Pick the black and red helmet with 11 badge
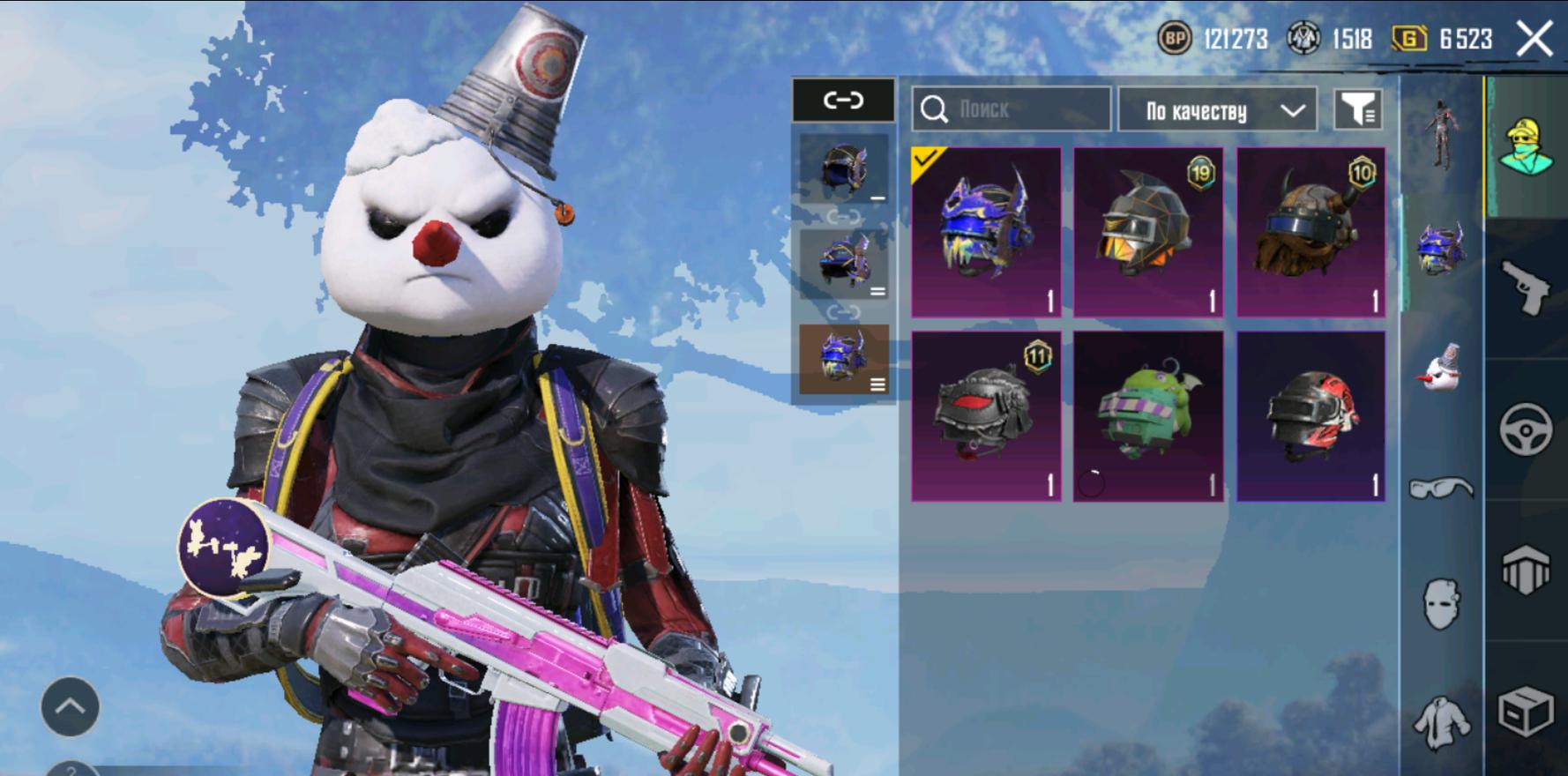 point(986,415)
